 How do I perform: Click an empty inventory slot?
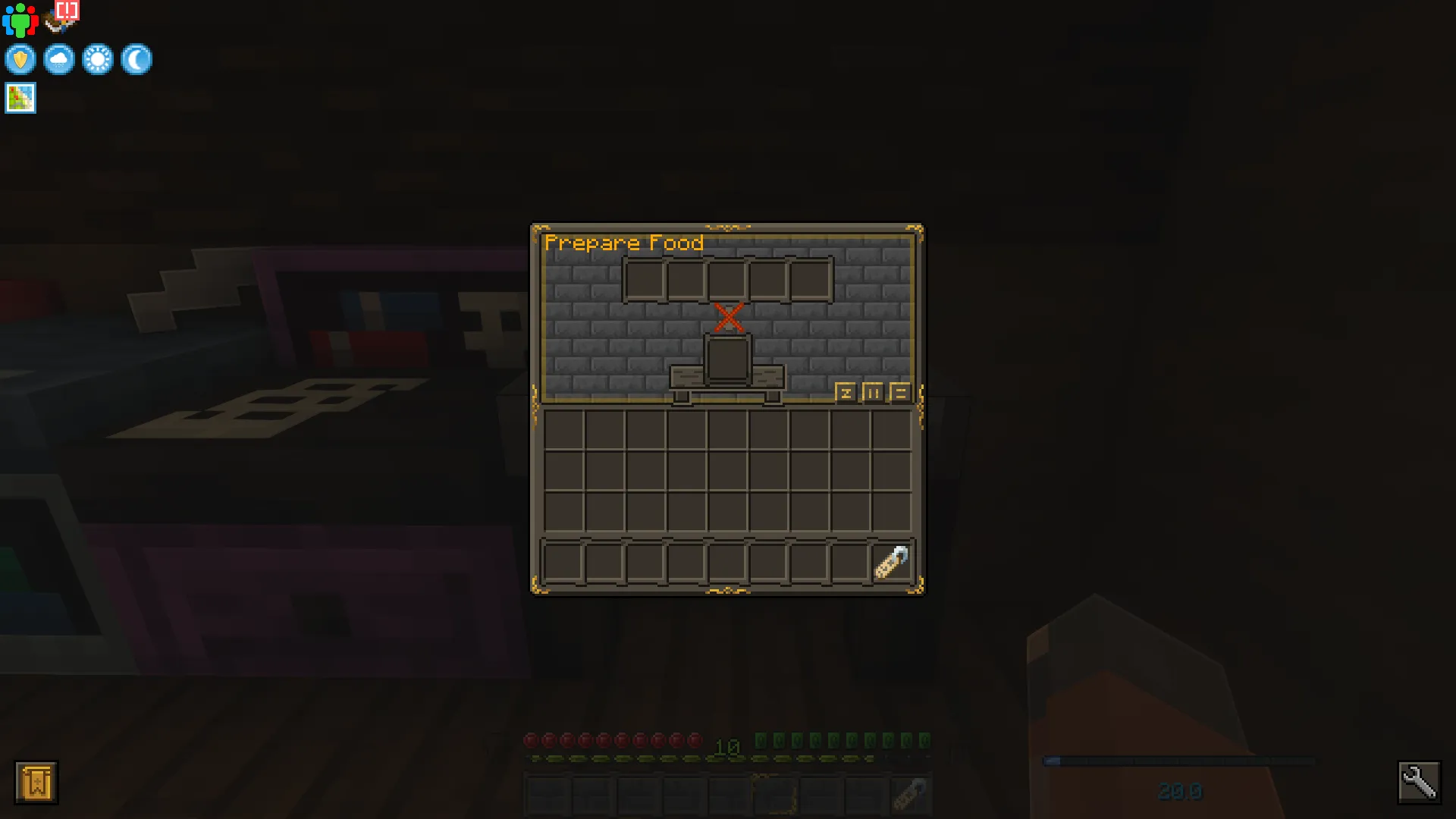pyautogui.click(x=565, y=428)
